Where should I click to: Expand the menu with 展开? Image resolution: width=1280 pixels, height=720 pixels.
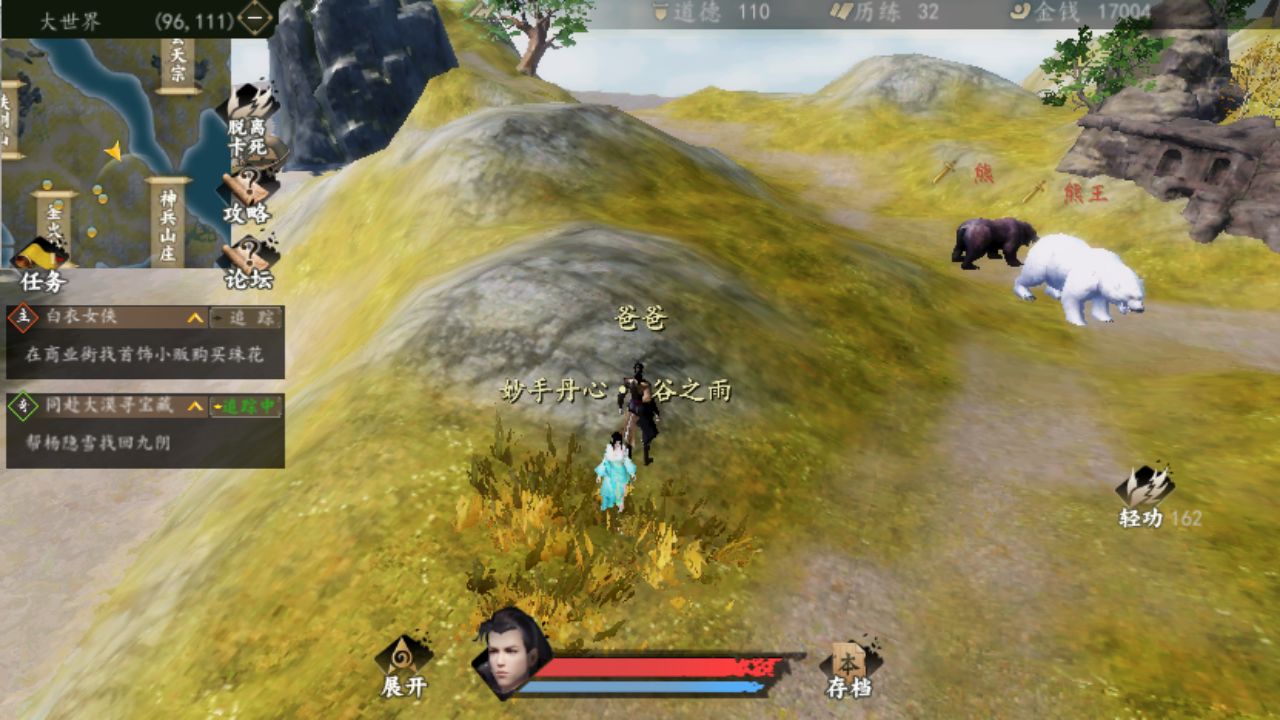pos(404,665)
